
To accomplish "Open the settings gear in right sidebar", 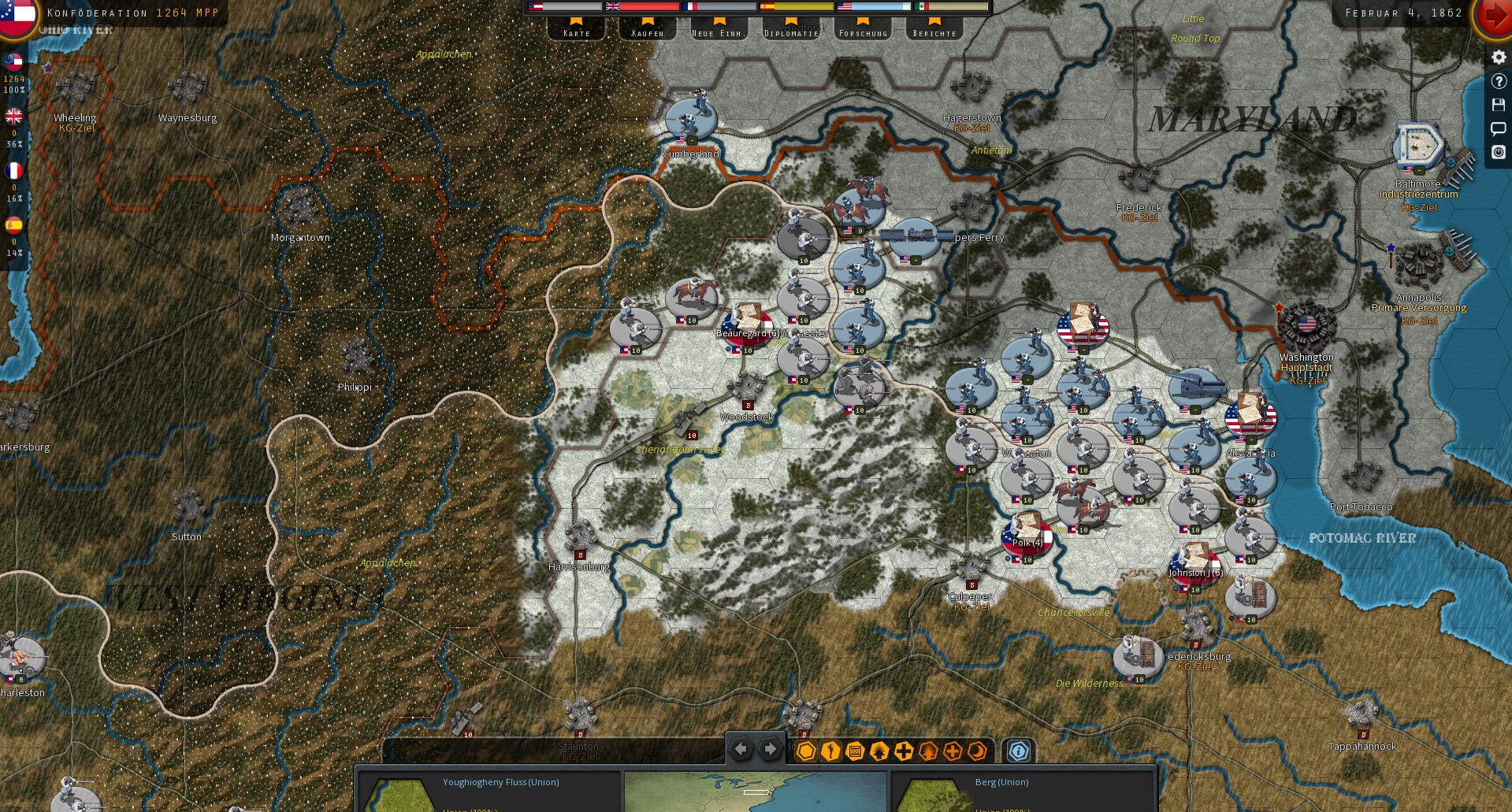I will pyautogui.click(x=1498, y=56).
